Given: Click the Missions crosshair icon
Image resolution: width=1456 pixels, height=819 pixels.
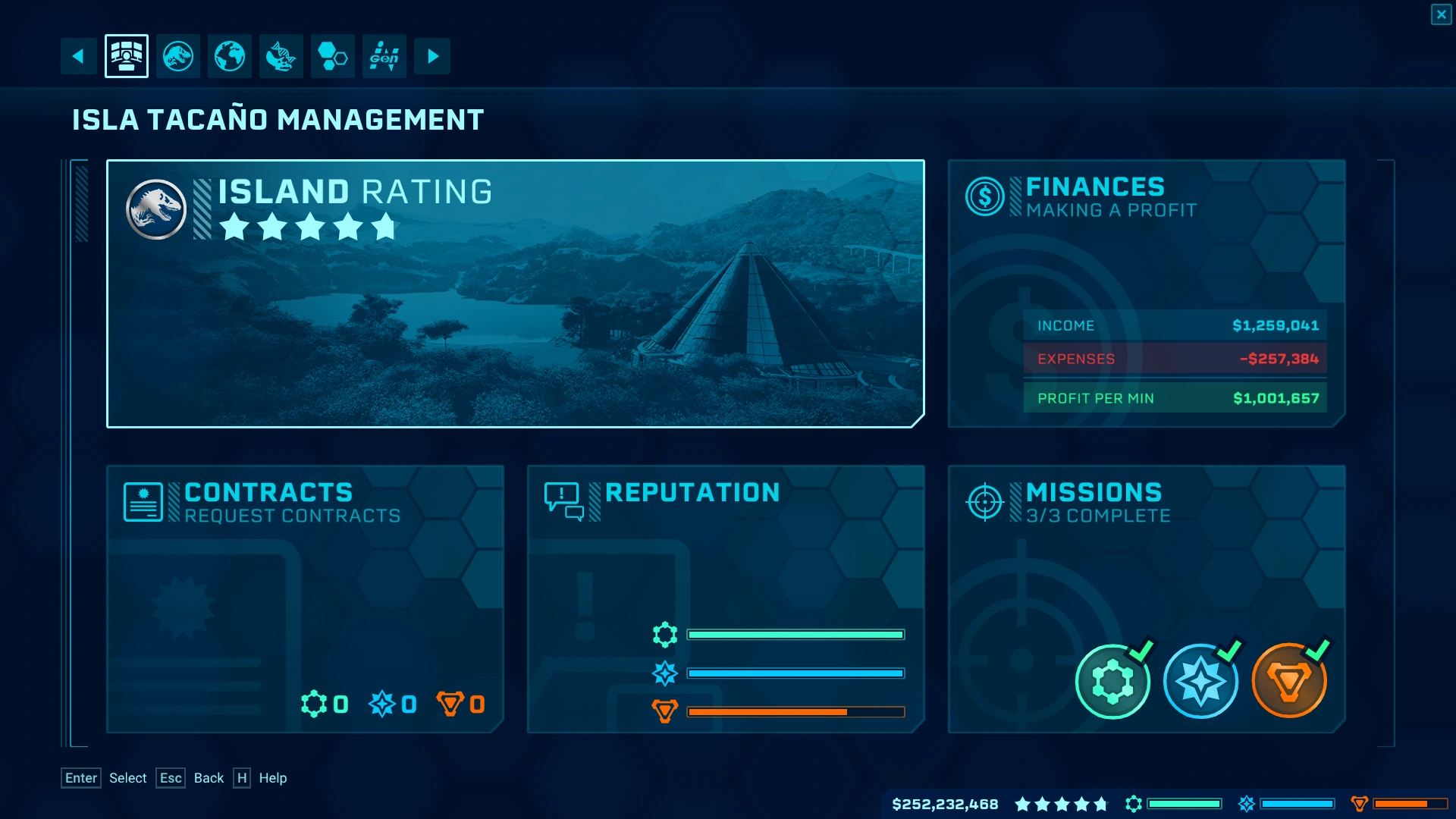Looking at the screenshot, I should (984, 501).
